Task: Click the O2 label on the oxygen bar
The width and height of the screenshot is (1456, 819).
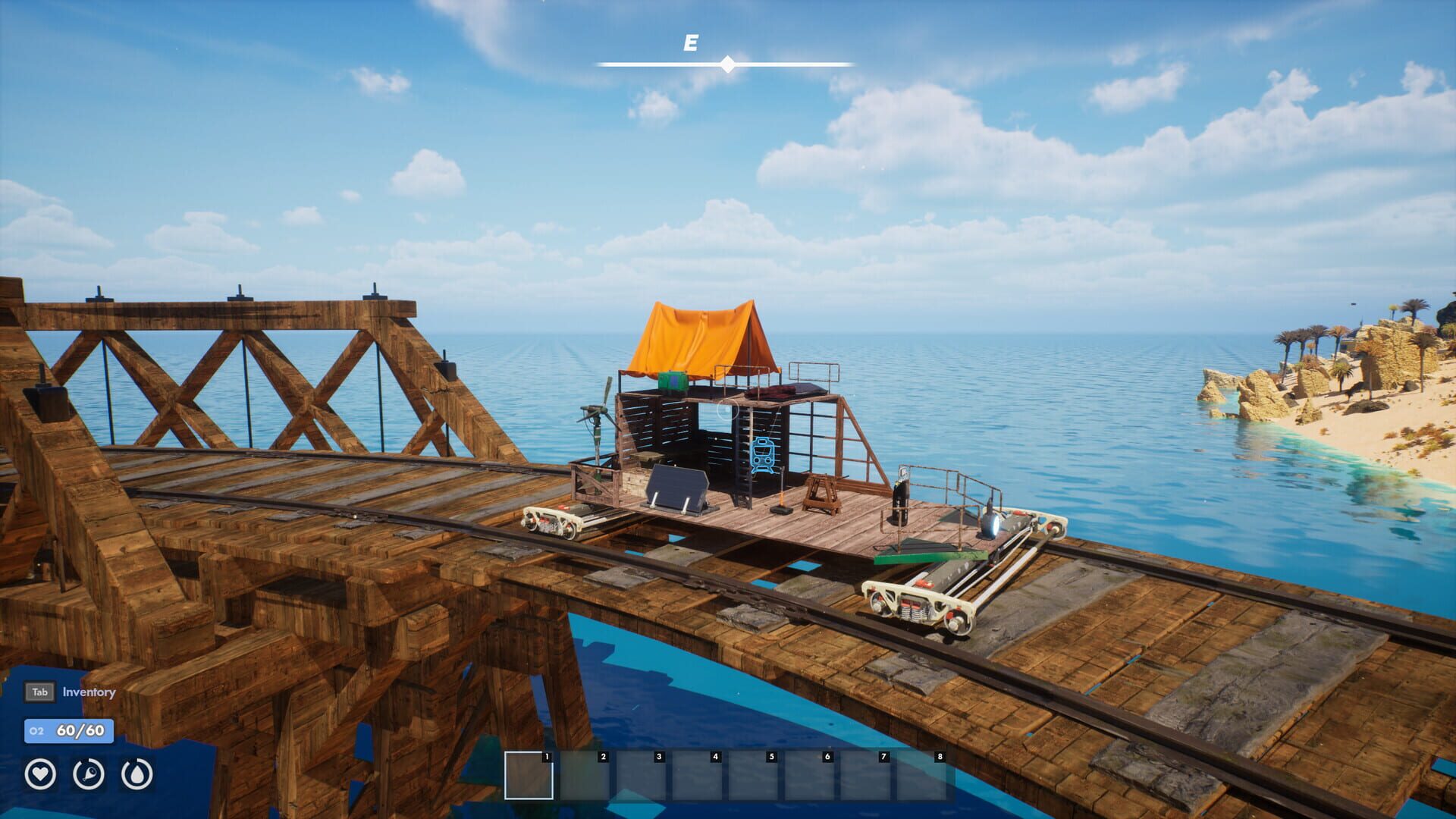Action: 36,732
